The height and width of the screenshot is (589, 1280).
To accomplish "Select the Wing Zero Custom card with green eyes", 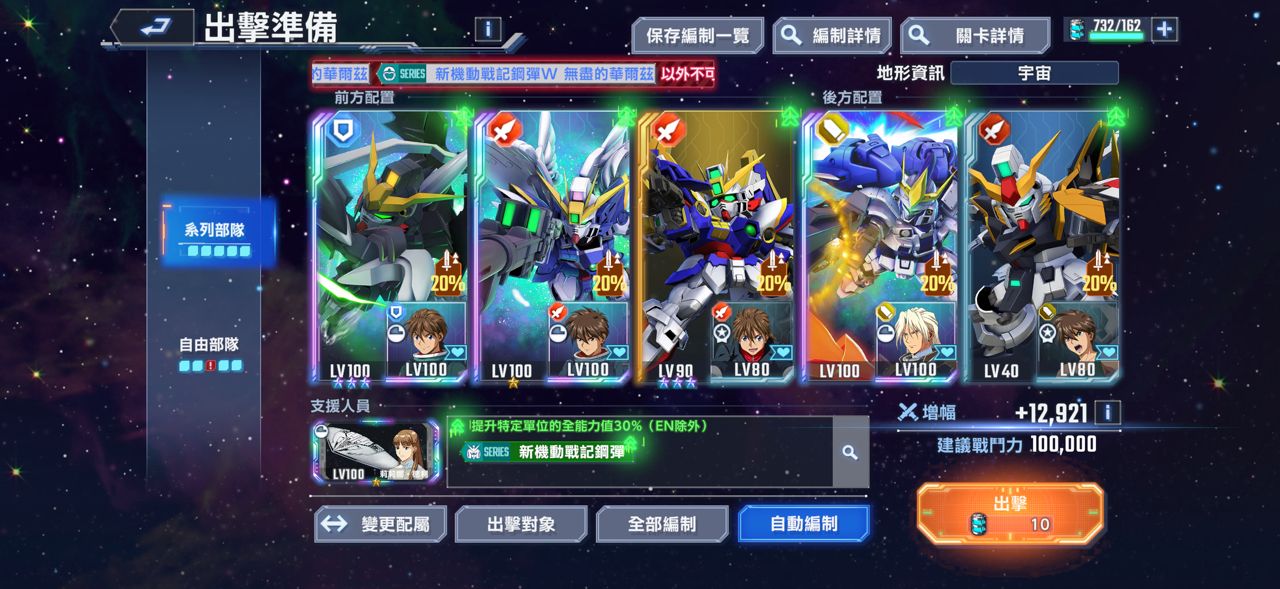I will coord(553,247).
